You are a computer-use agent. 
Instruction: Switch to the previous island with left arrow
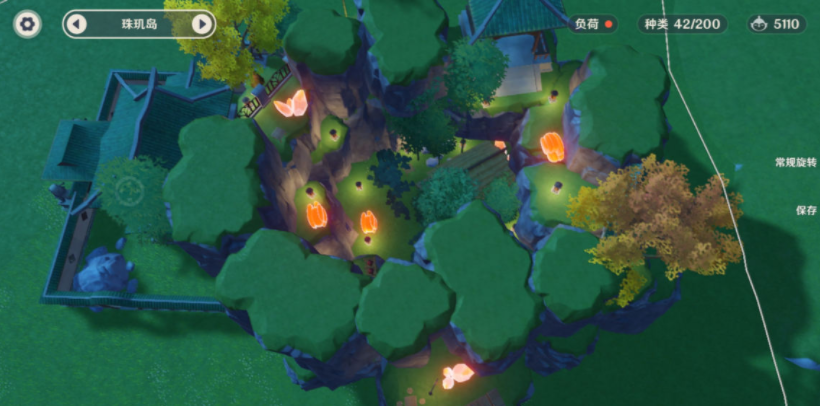77,24
